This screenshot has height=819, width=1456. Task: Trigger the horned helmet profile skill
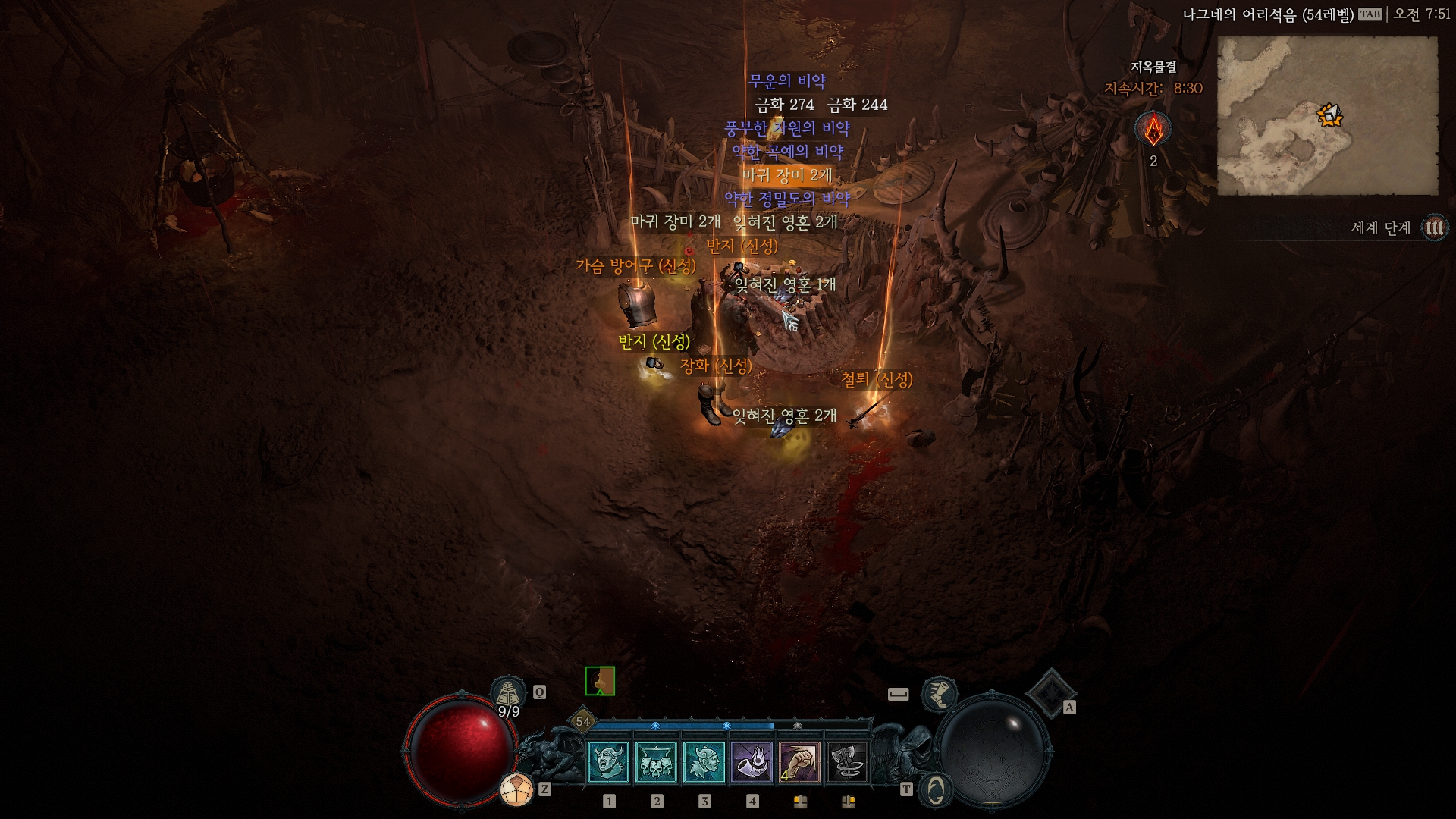[704, 762]
